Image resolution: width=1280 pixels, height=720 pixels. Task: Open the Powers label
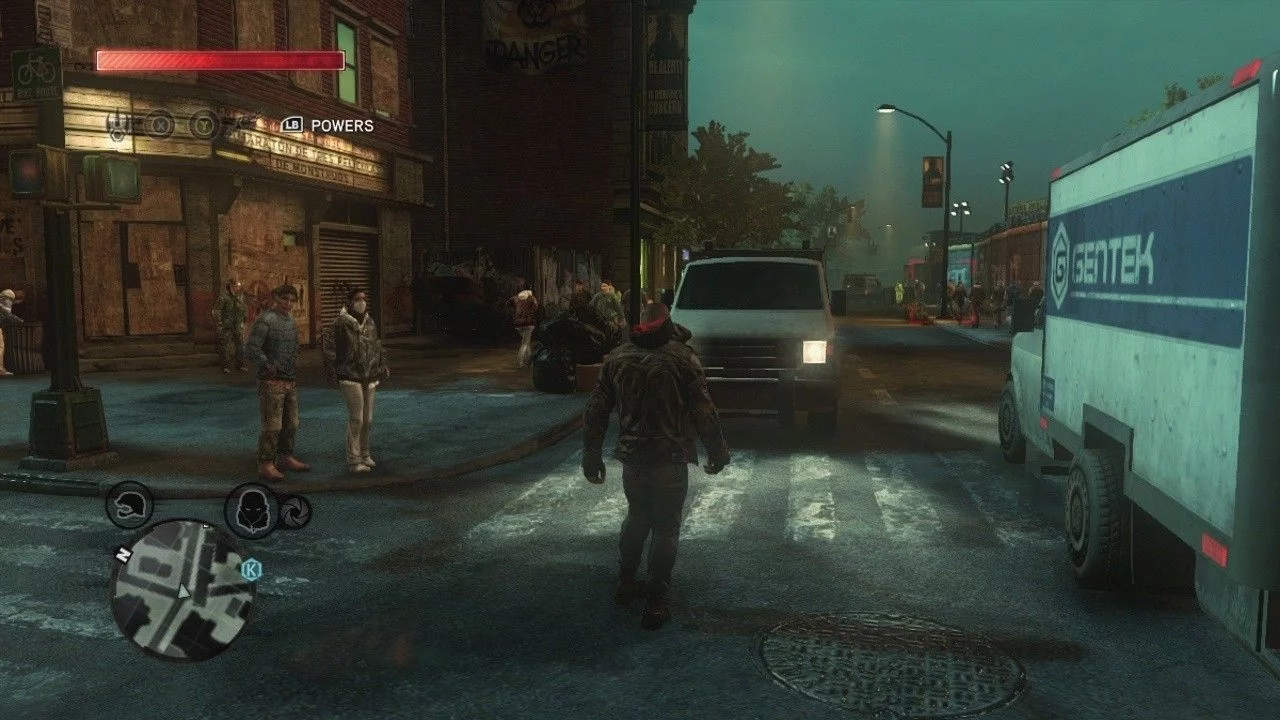point(342,126)
